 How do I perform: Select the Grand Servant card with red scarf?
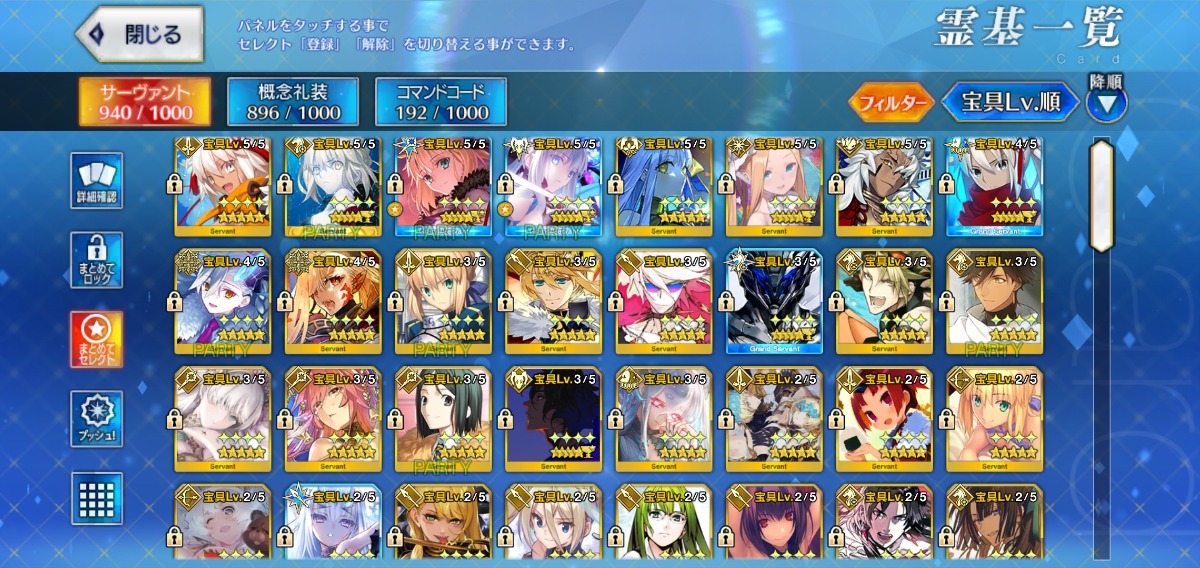pyautogui.click(x=994, y=184)
